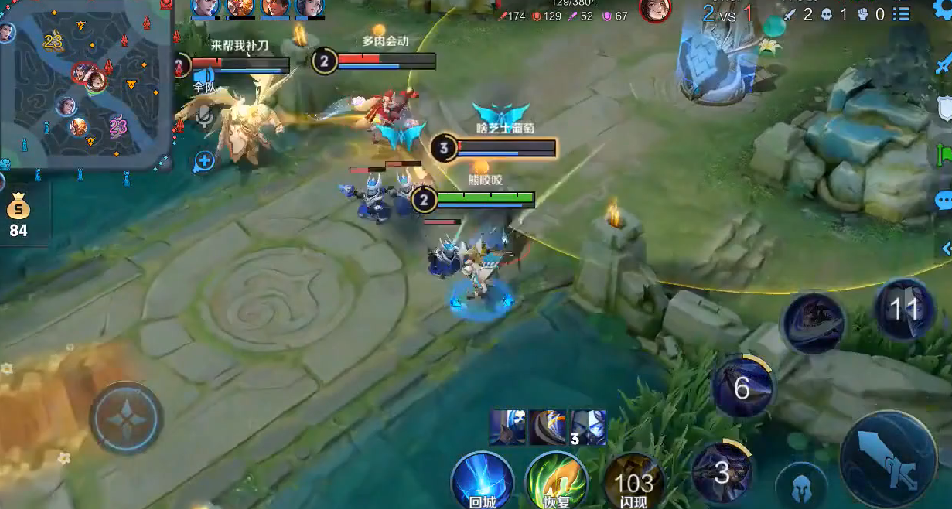This screenshot has height=509, width=952.
Task: Activate the 恢复 heal ability
Action: click(556, 480)
